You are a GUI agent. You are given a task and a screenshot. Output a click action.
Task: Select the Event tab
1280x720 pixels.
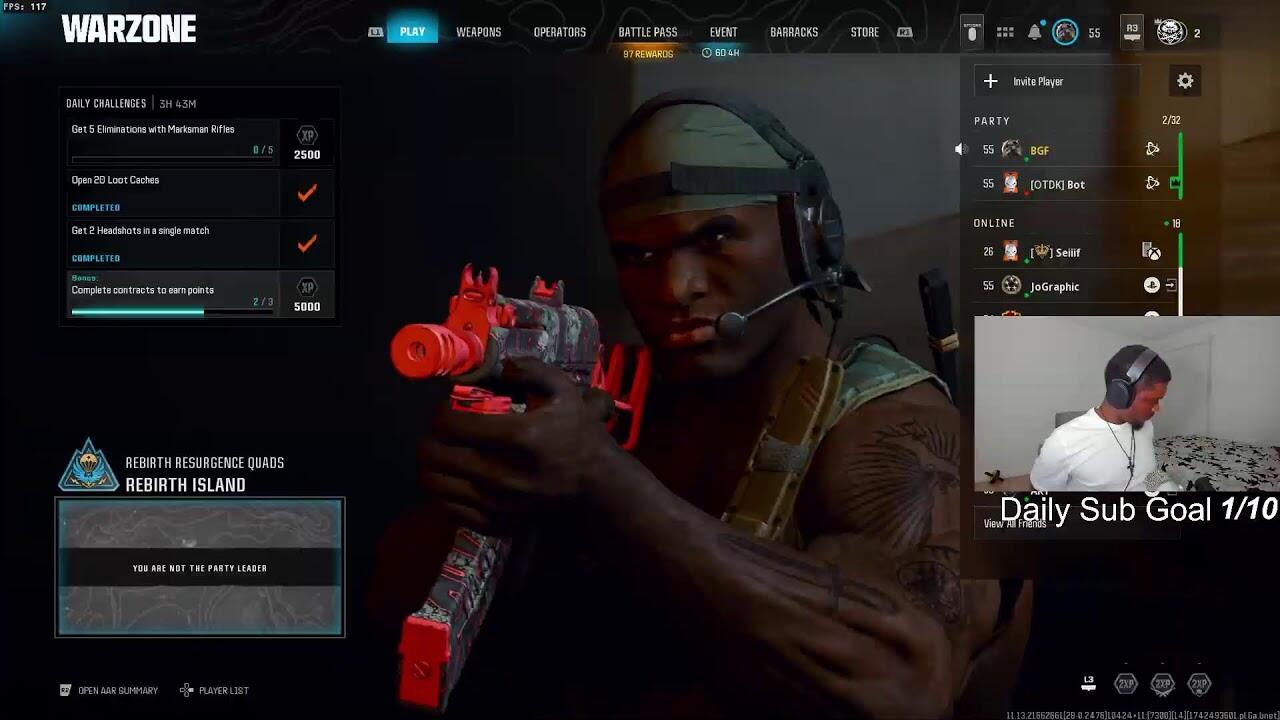coord(723,32)
